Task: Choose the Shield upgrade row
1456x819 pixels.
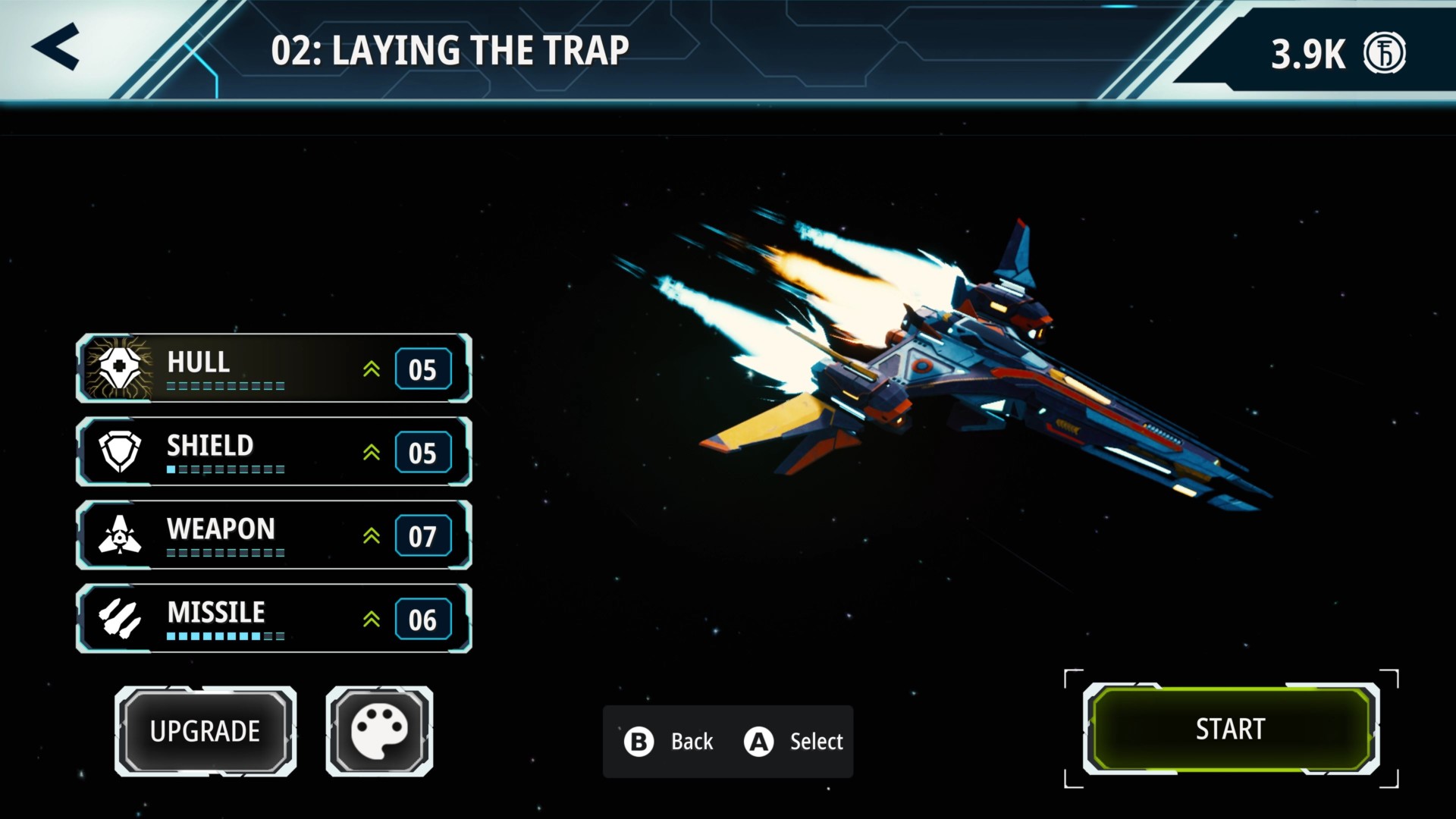Action: point(274,452)
